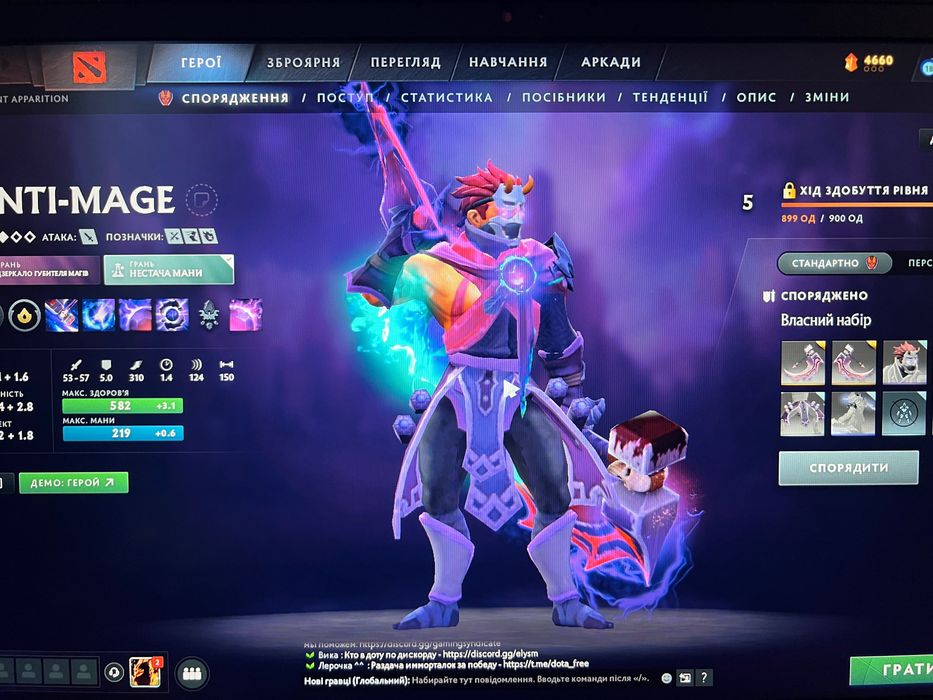The height and width of the screenshot is (700, 933).
Task: Open the ПОСТУП hero sub-tab
Action: coord(345,98)
